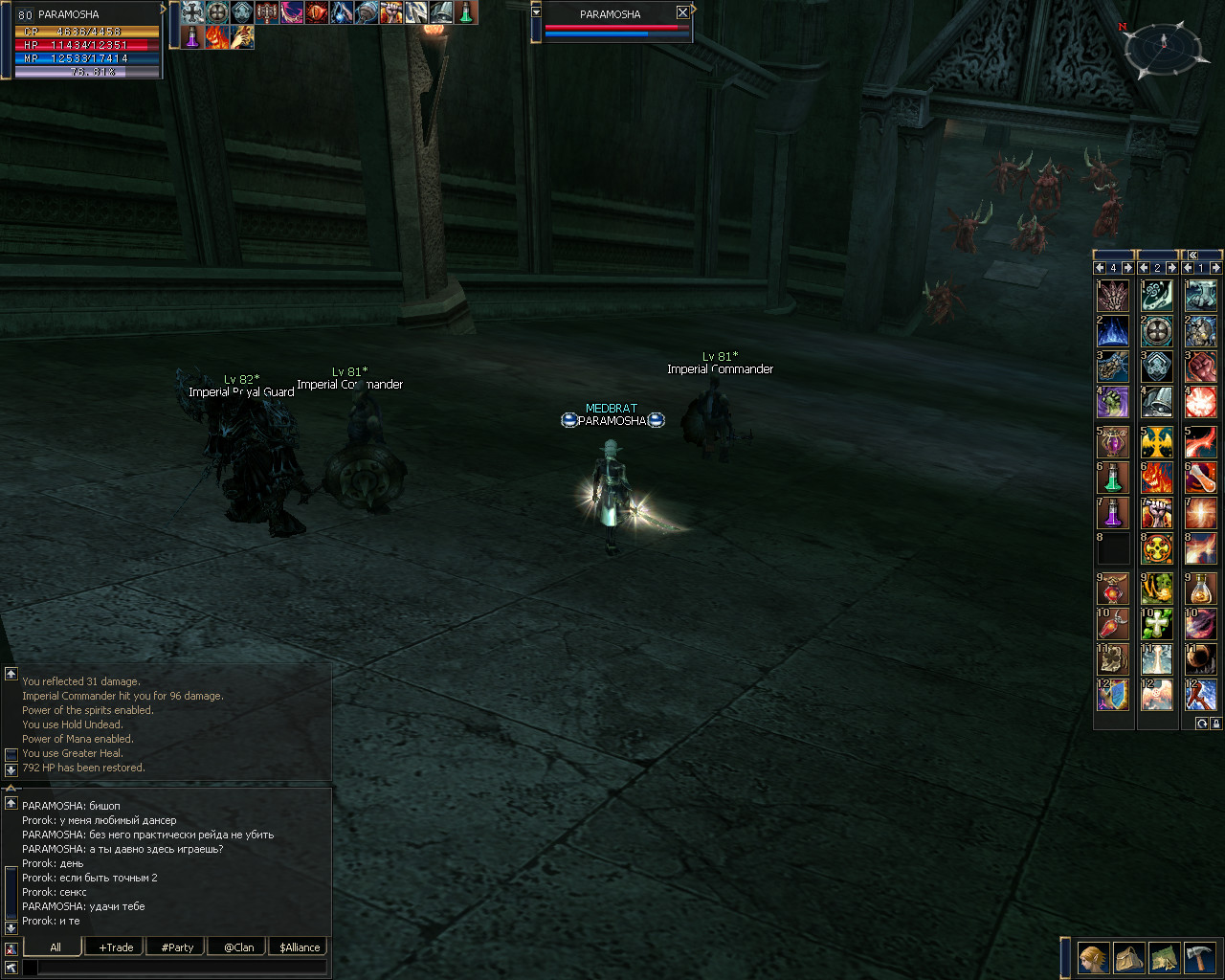
Task: Switch to the @Clan chat tab
Action: 238,947
